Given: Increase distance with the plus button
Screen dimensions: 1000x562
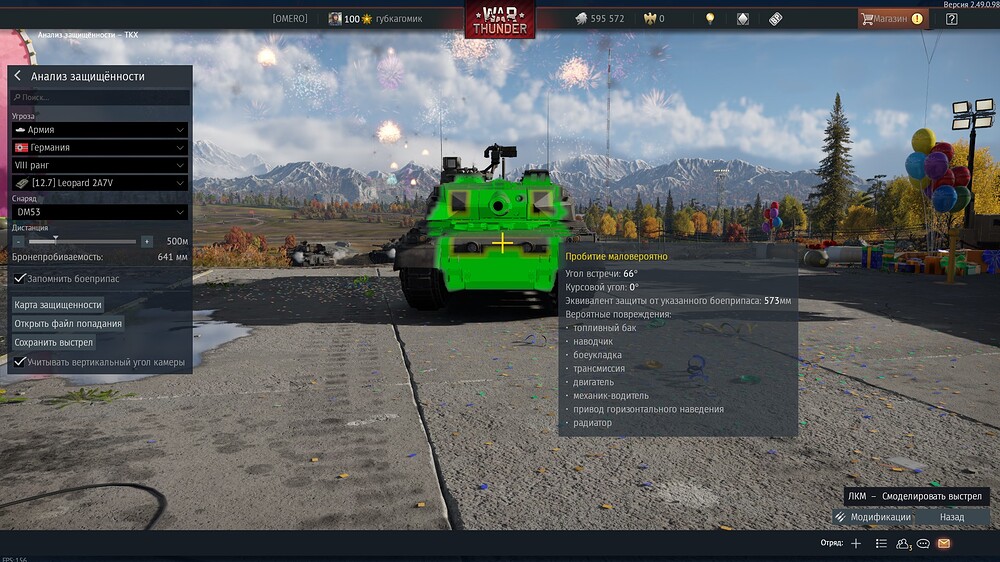Looking at the screenshot, I should [147, 242].
